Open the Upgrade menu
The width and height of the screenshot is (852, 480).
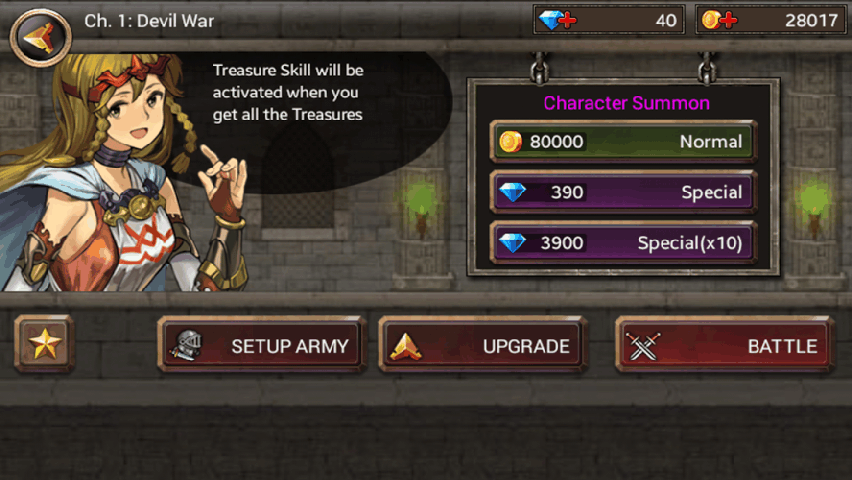pos(482,346)
